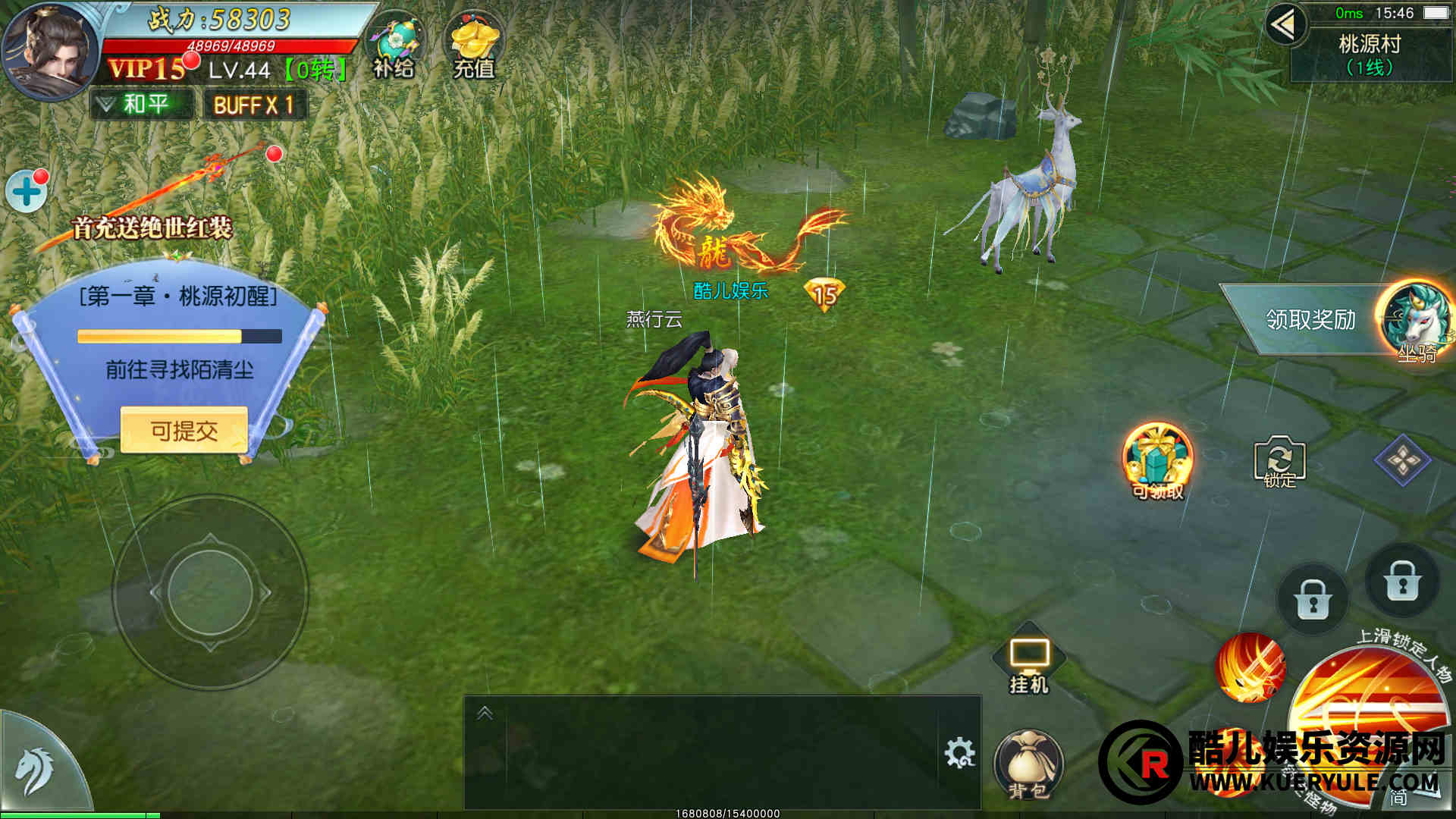This screenshot has width=1456, height=819.
Task: Click the 桃源村 map name panel
Action: 1370,55
